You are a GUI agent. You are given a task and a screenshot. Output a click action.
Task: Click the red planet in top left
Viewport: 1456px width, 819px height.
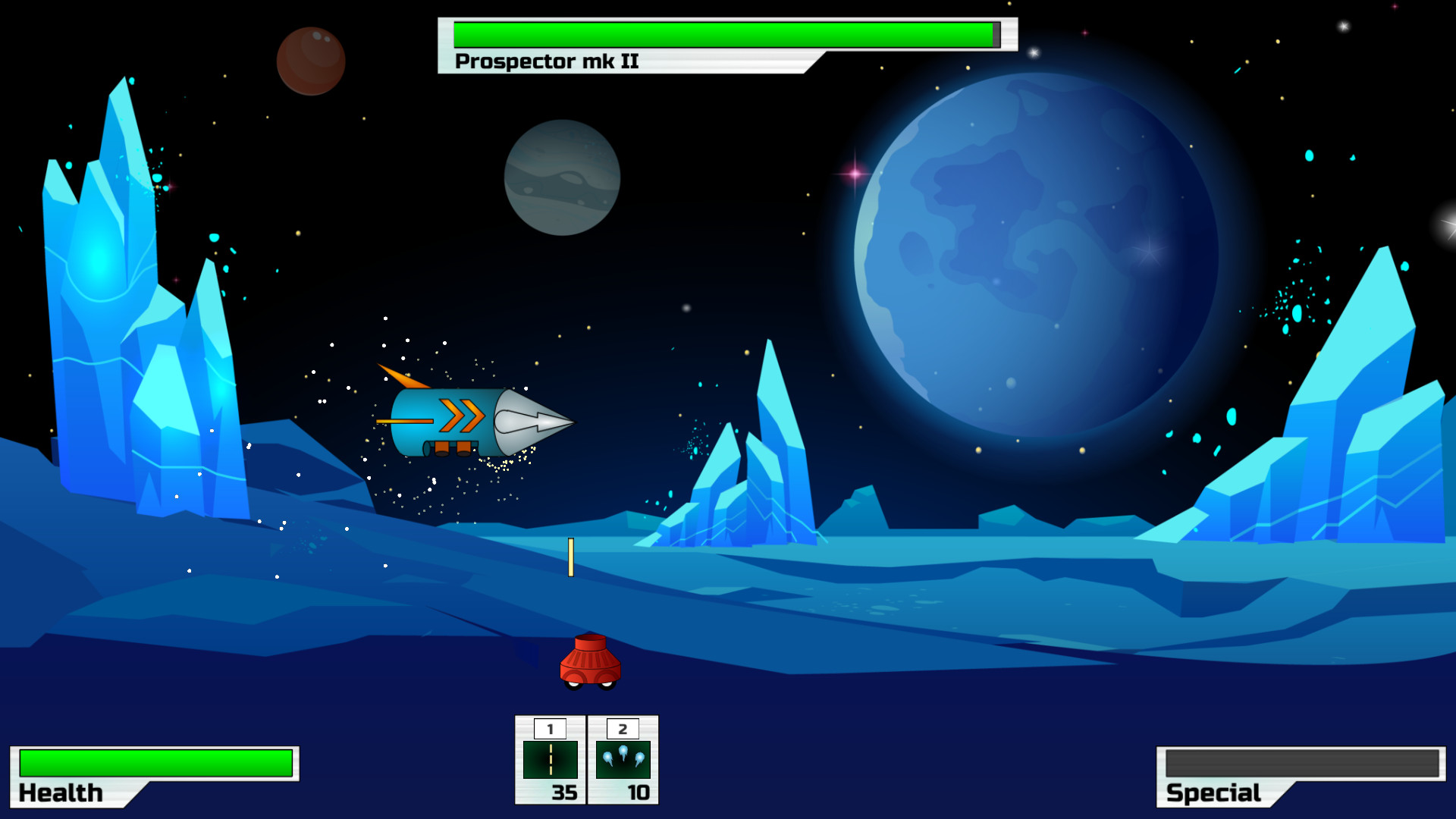[311, 61]
